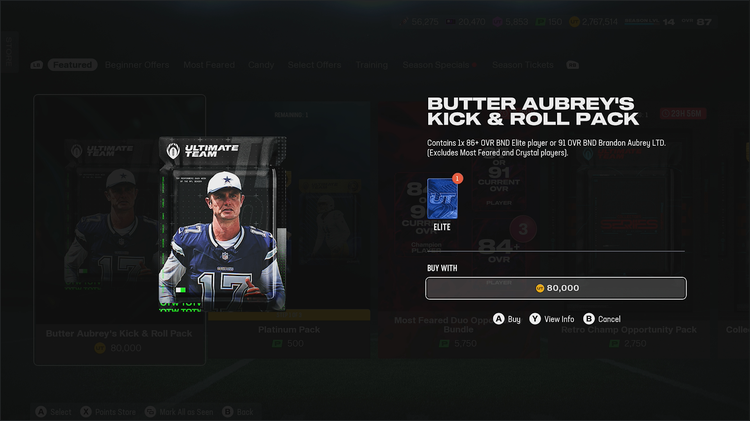
Task: Buy the pack for 80,000 coins
Action: click(x=555, y=288)
